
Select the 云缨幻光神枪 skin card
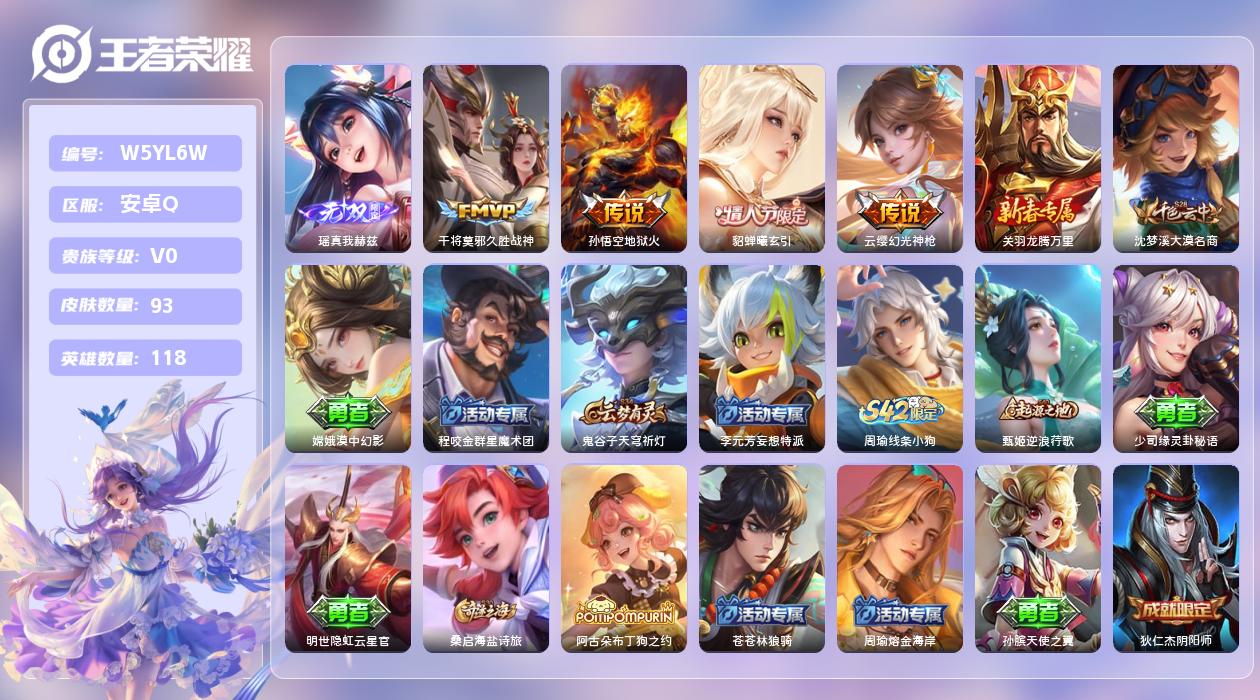coord(899,158)
